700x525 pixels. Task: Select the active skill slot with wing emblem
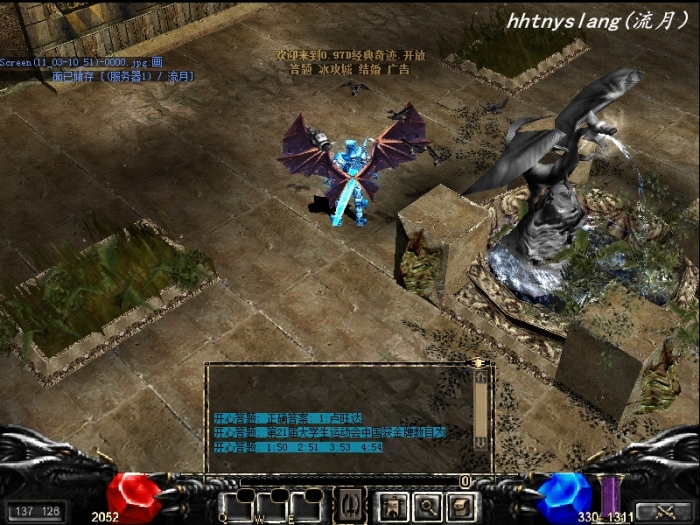(x=348, y=505)
